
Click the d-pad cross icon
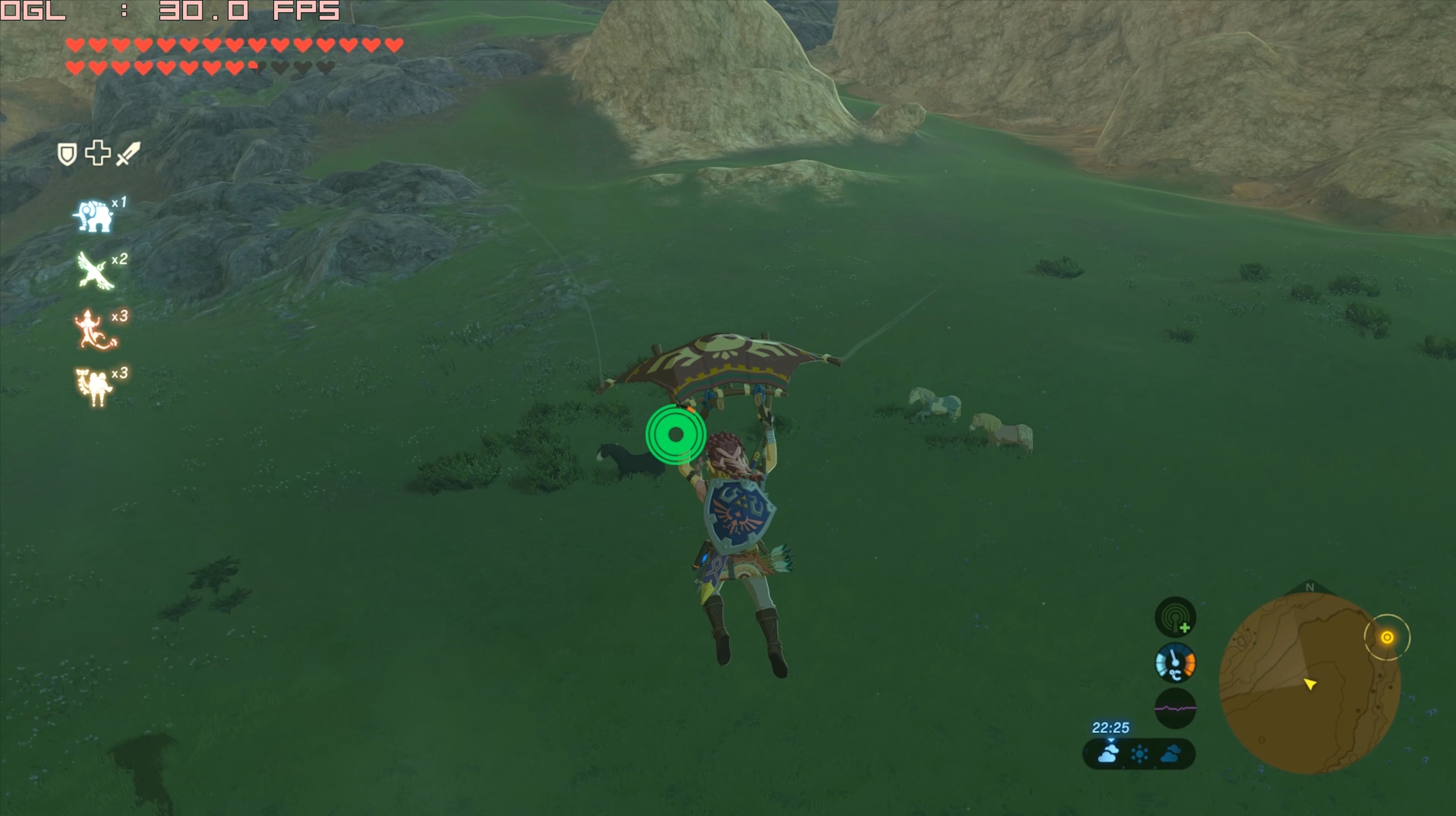click(x=97, y=153)
